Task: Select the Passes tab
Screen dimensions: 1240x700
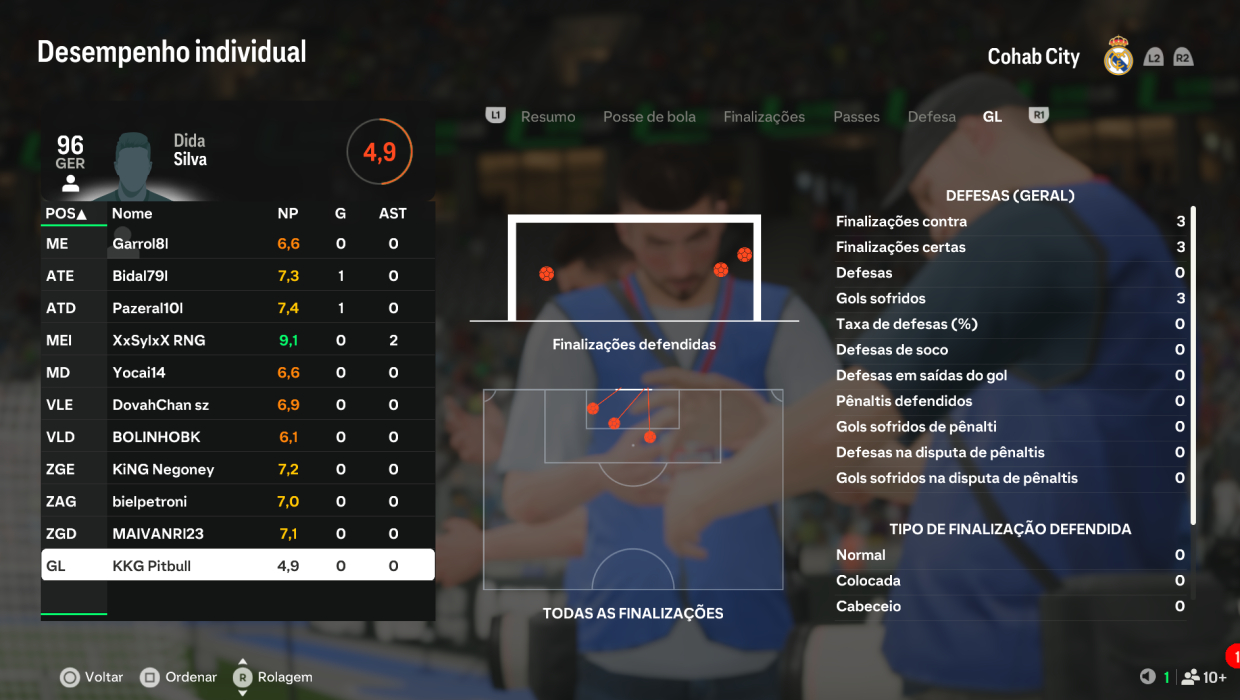Action: click(856, 117)
